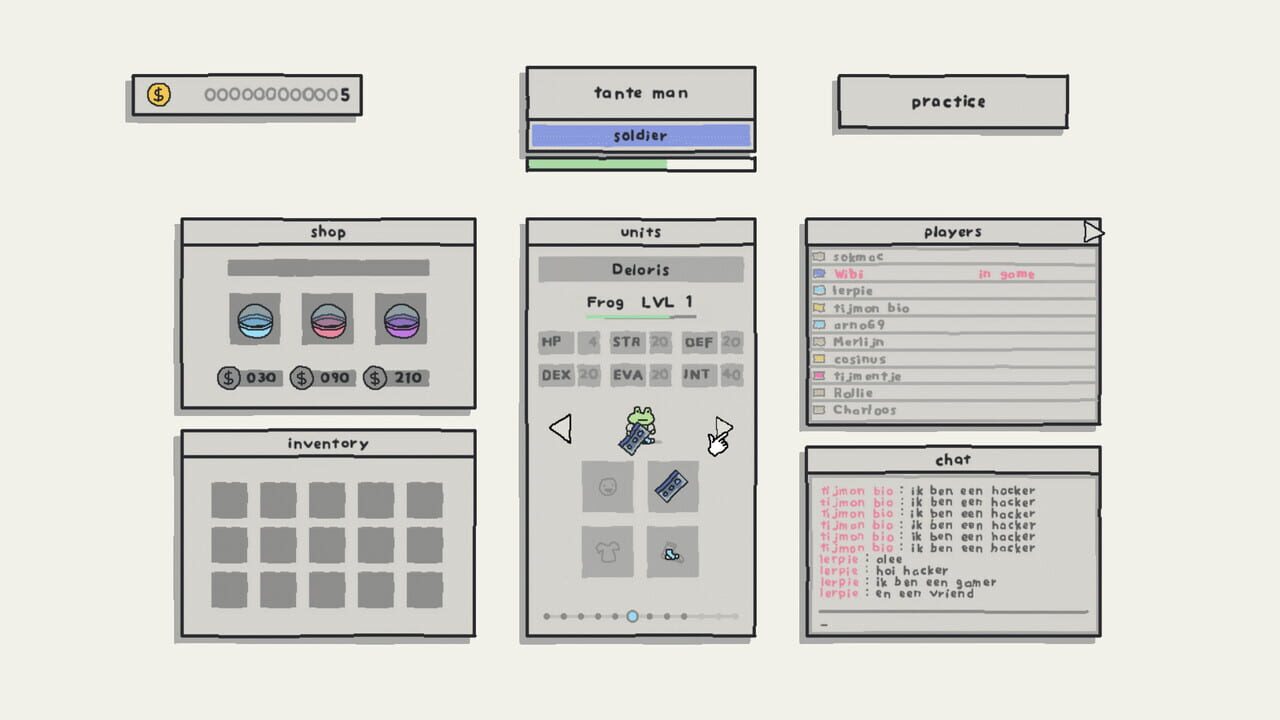Select the purple potion in the shop
Image resolution: width=1280 pixels, height=720 pixels.
click(x=400, y=318)
